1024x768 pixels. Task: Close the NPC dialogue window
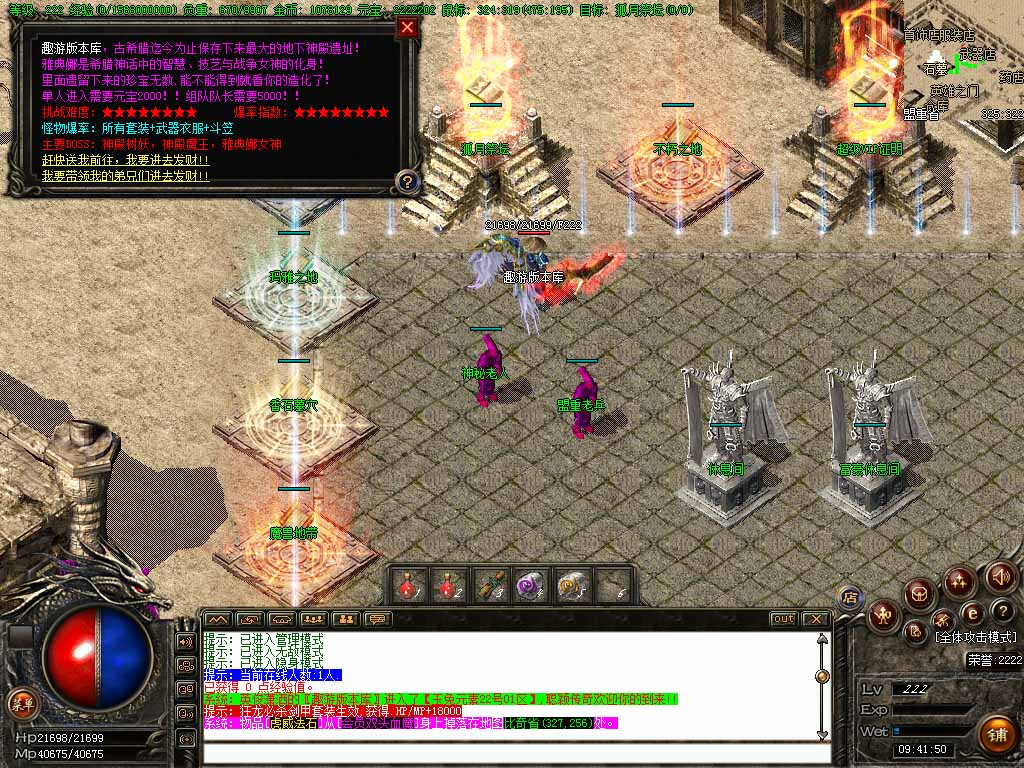click(407, 27)
